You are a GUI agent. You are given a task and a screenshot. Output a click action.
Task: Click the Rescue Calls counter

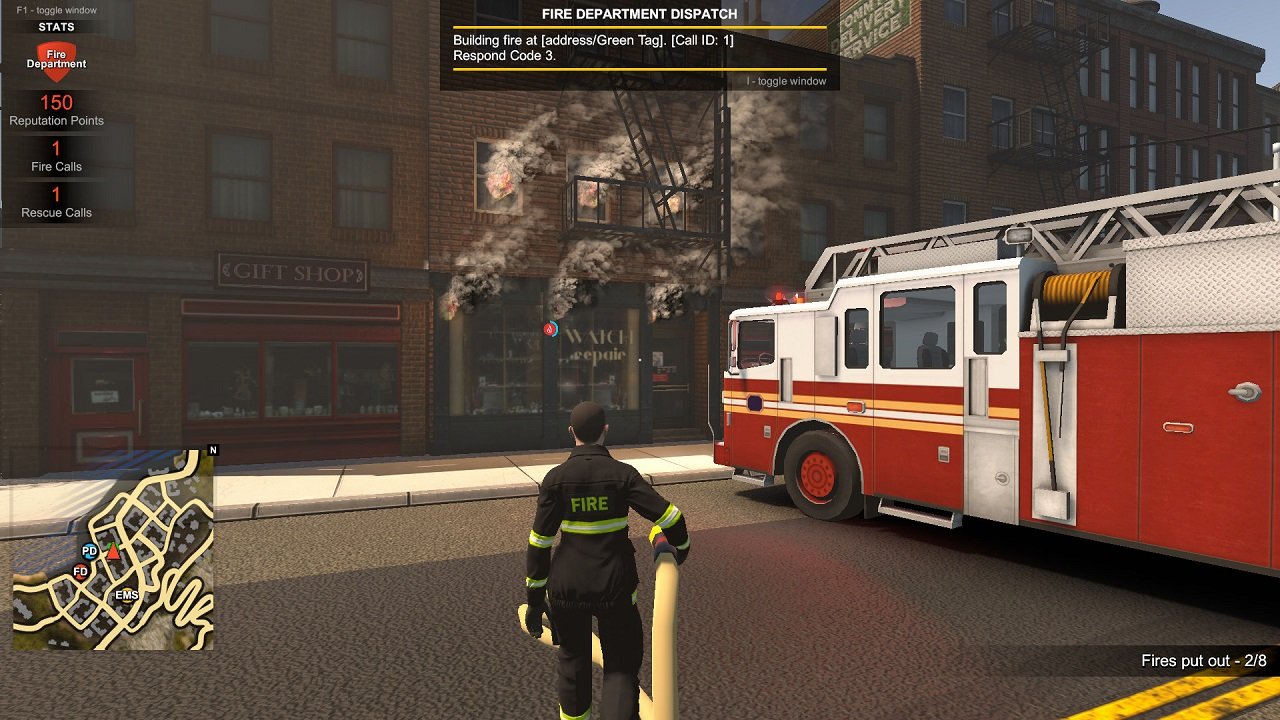[56, 203]
